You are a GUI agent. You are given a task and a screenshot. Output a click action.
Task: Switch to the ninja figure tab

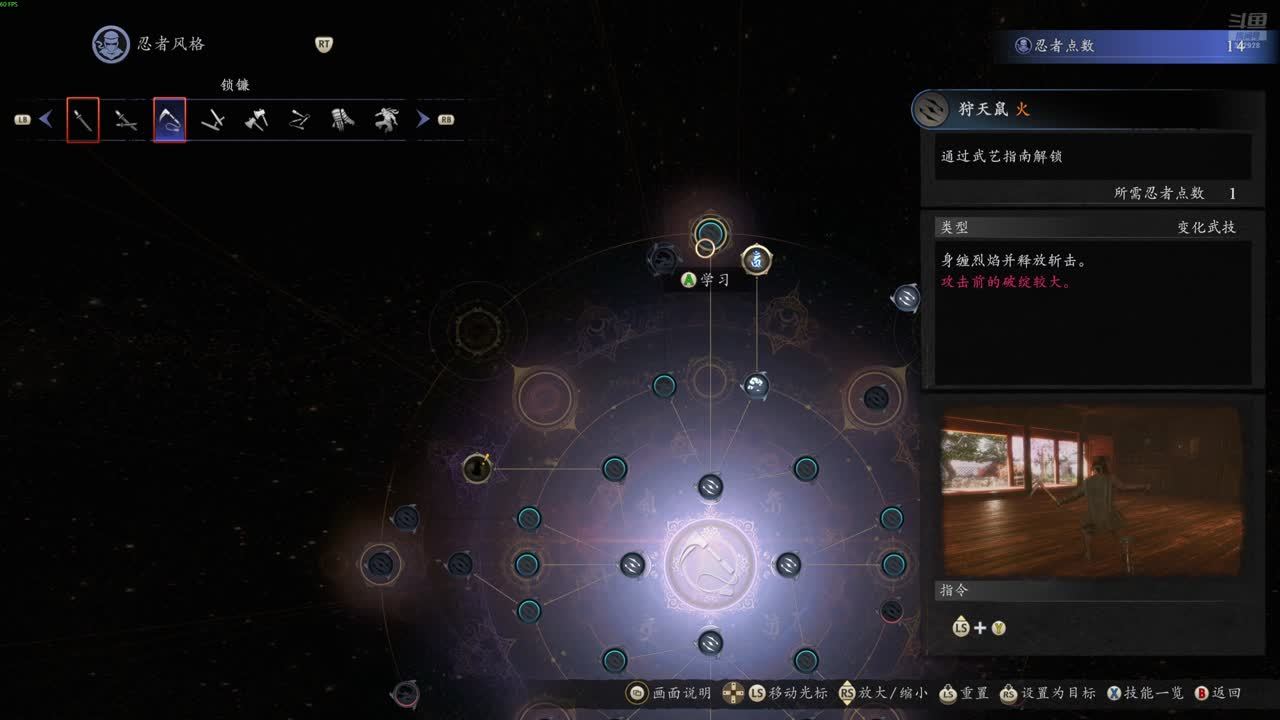point(387,120)
